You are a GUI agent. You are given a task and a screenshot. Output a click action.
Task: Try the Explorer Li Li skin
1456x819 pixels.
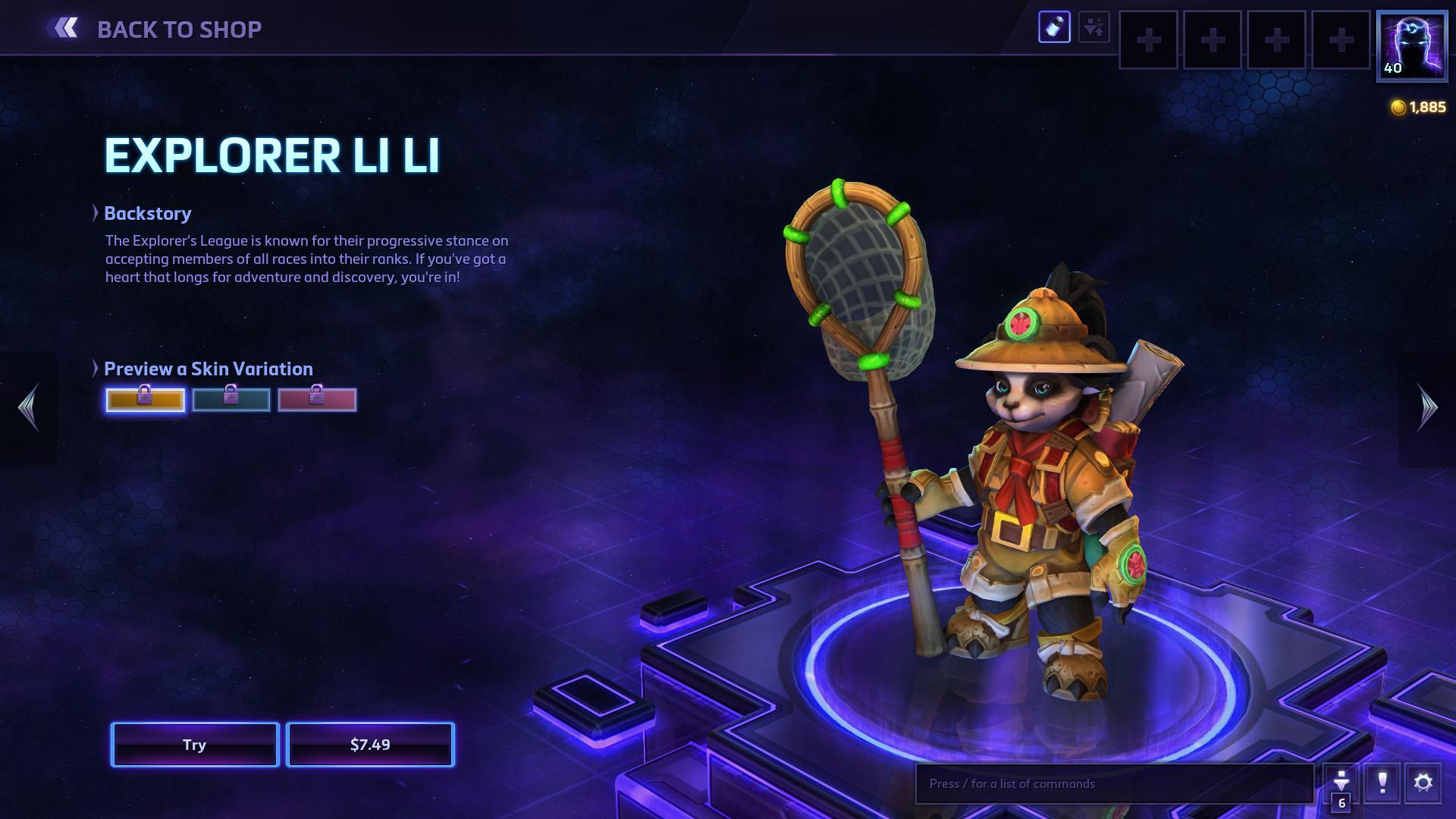(195, 745)
